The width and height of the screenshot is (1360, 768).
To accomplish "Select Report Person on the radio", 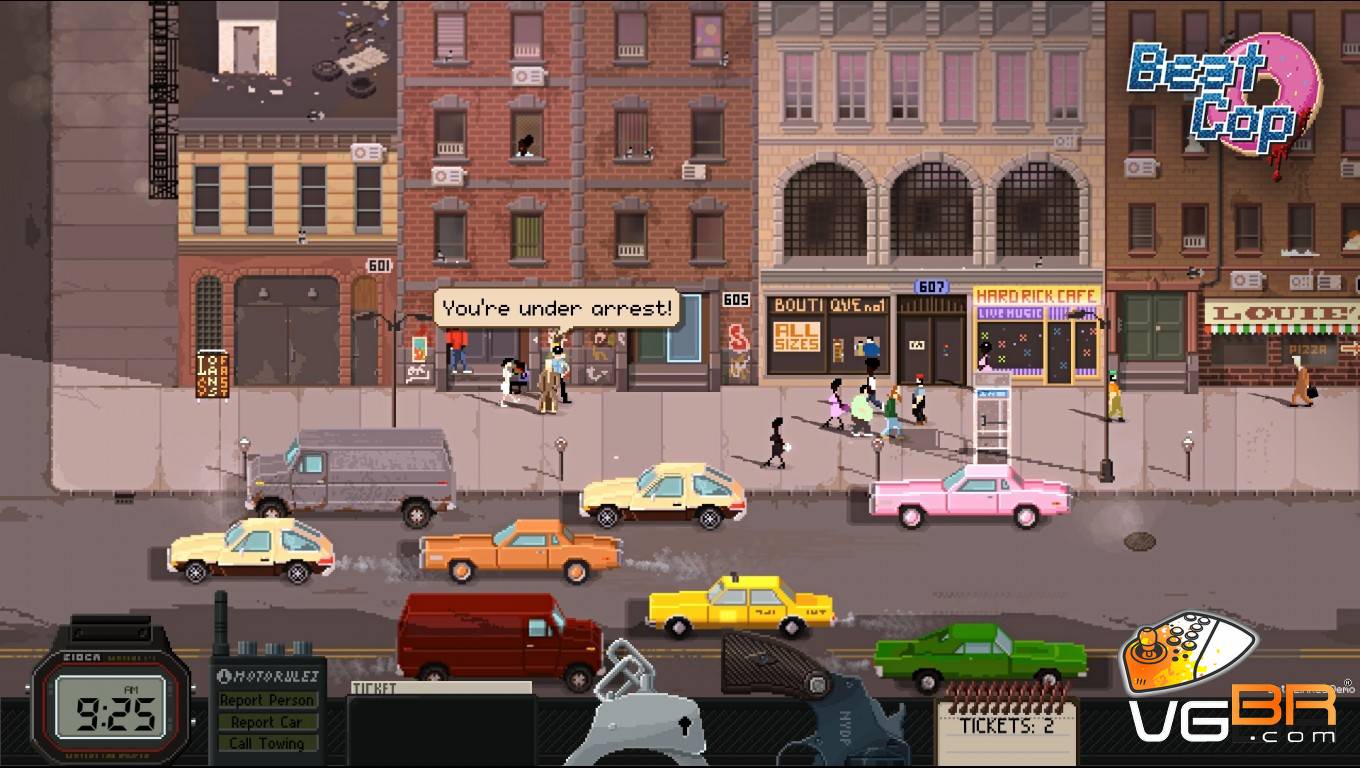I will click(x=267, y=700).
